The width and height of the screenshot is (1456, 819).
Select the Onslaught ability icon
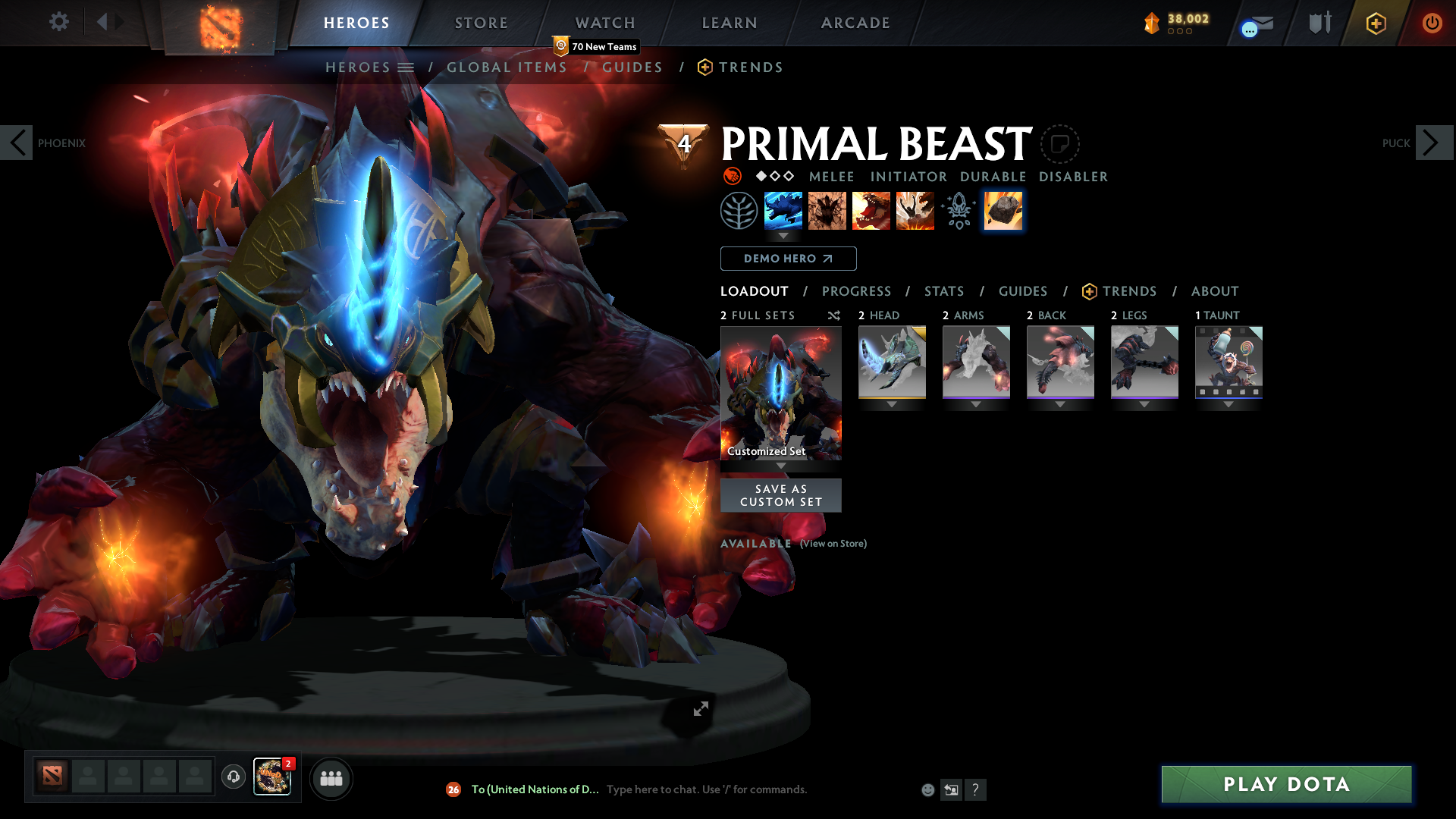click(x=783, y=211)
